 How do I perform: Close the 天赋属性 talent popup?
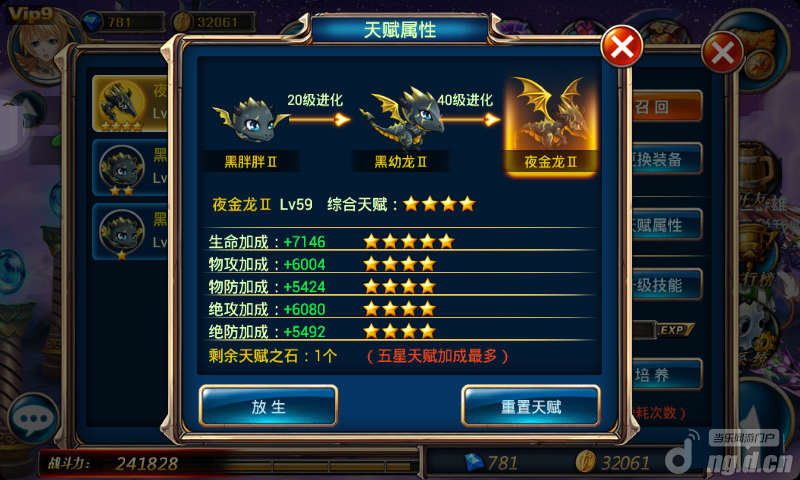(x=621, y=46)
